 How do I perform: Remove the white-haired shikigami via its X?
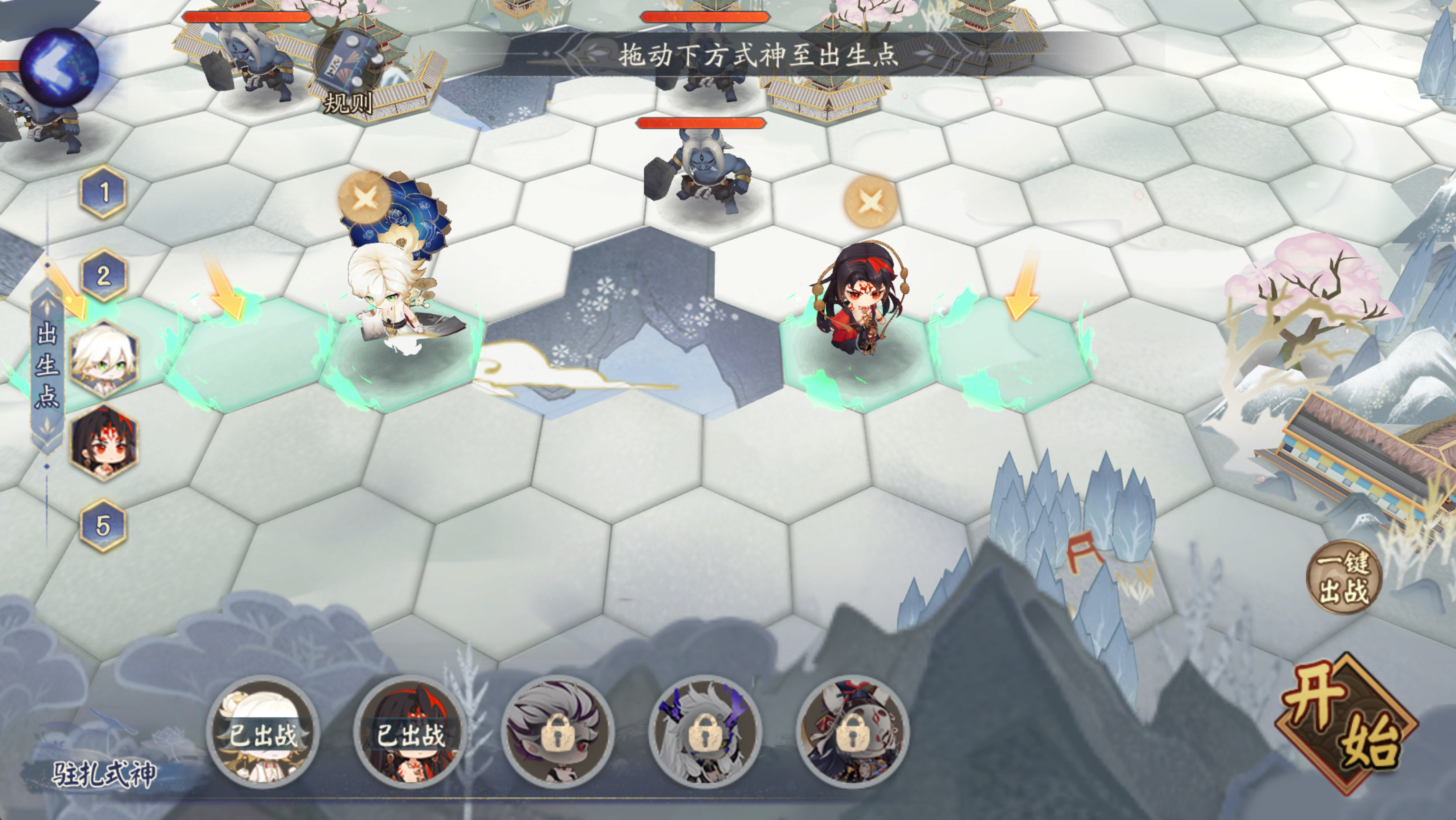365,198
